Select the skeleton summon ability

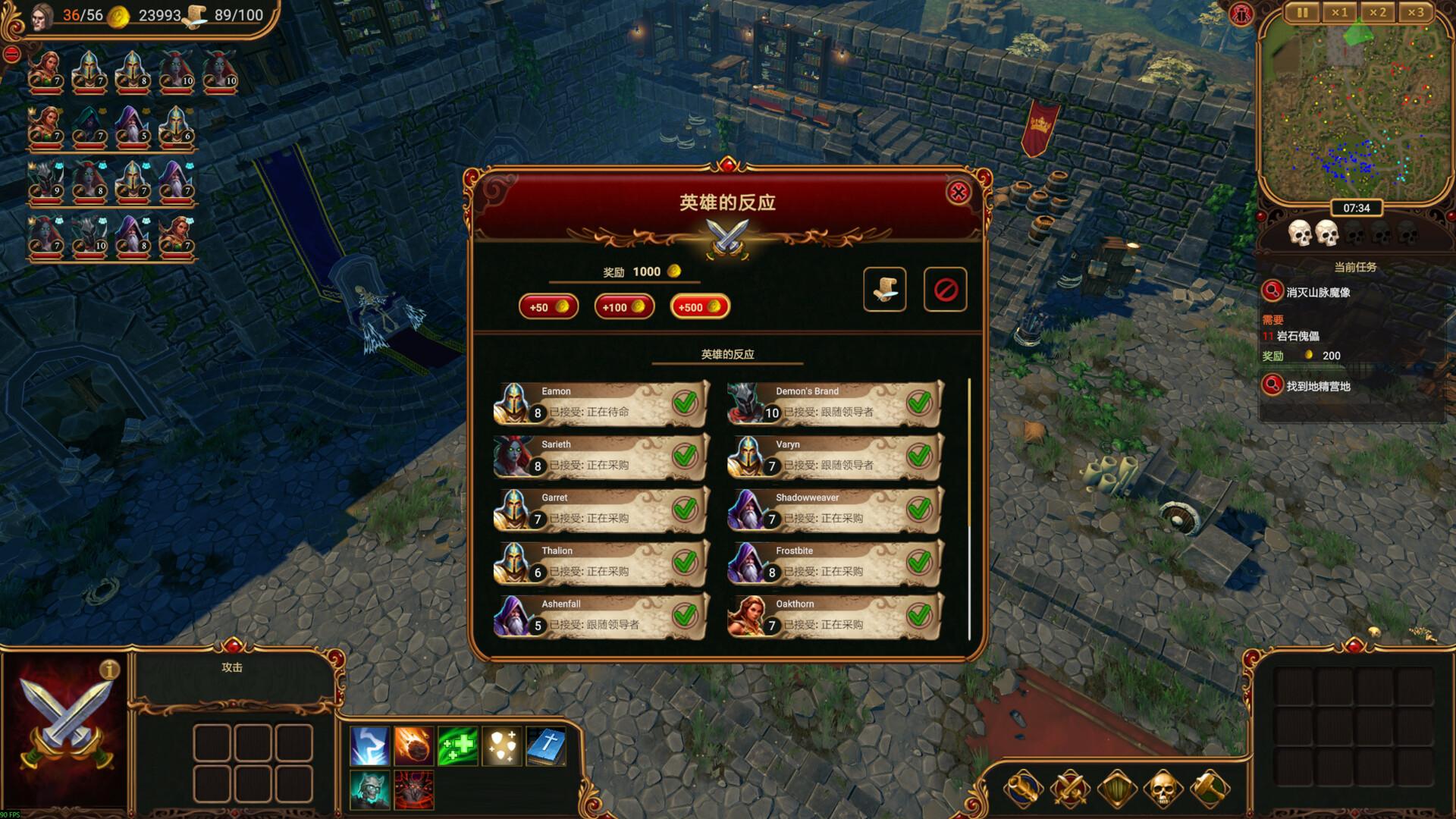click(369, 789)
